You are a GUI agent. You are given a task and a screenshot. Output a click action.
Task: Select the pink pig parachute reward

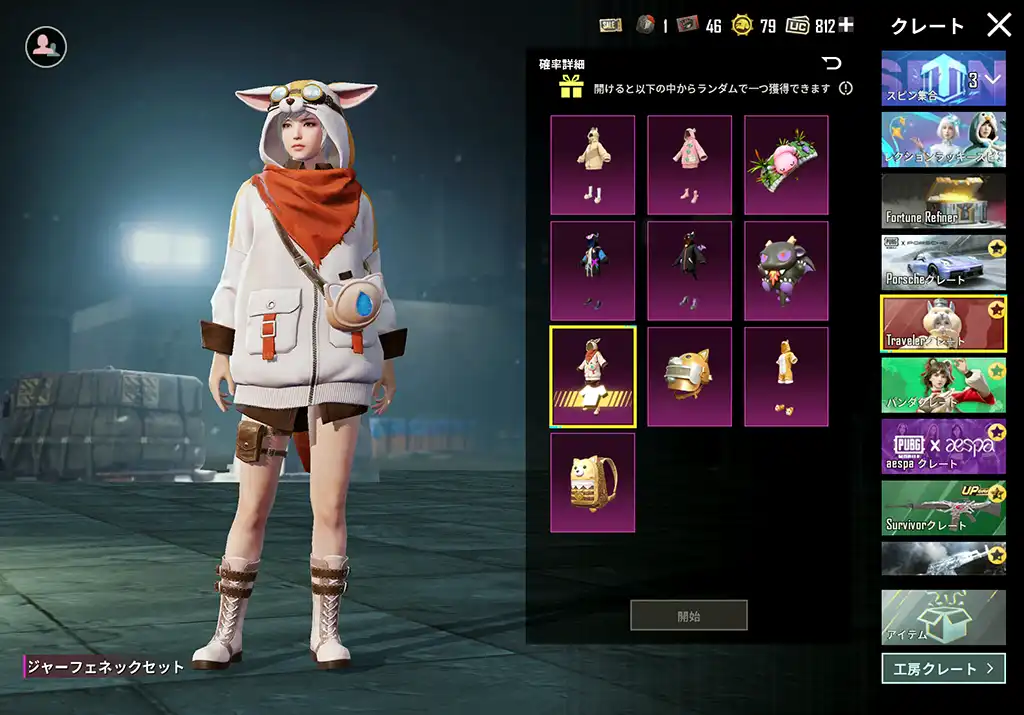[786, 165]
